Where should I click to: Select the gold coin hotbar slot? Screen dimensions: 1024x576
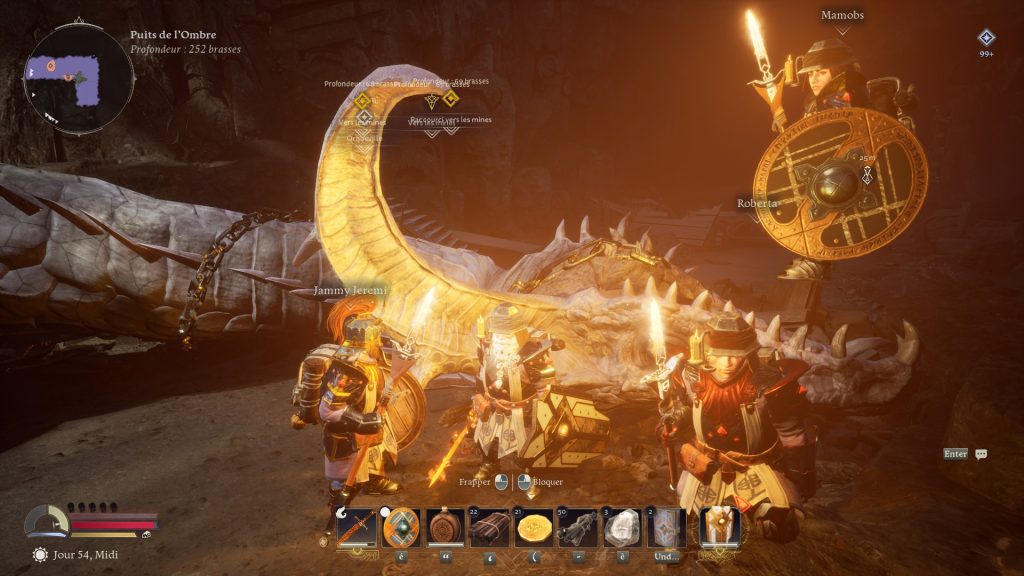click(x=534, y=527)
